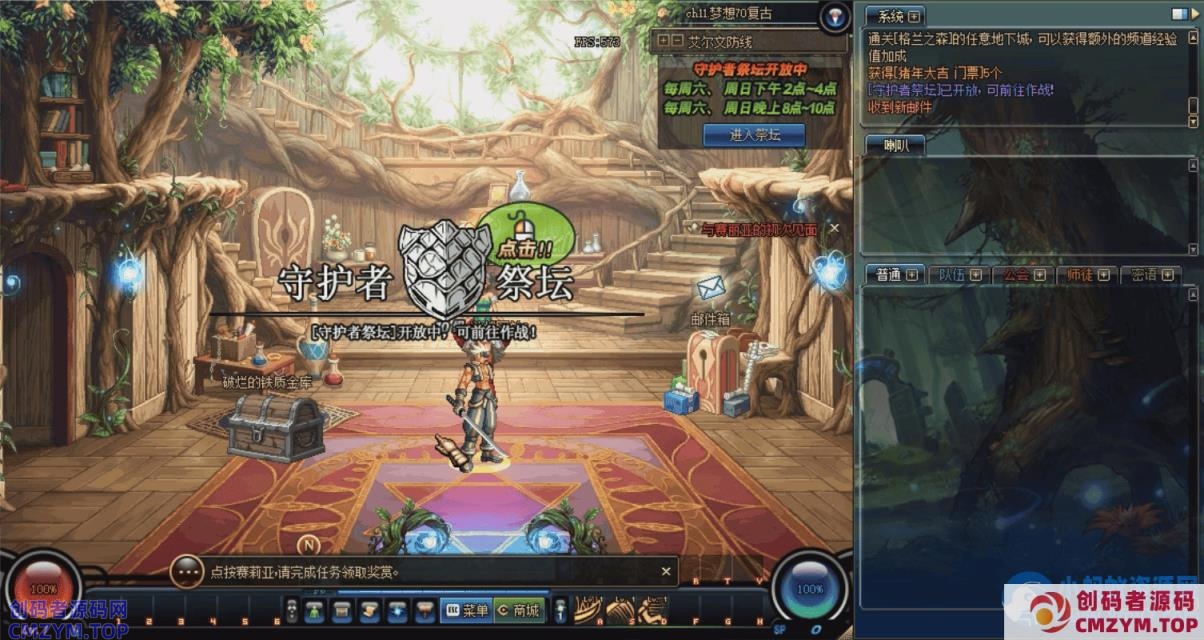Trigger the skill icon on key D
The width and height of the screenshot is (1204, 640).
(653, 607)
